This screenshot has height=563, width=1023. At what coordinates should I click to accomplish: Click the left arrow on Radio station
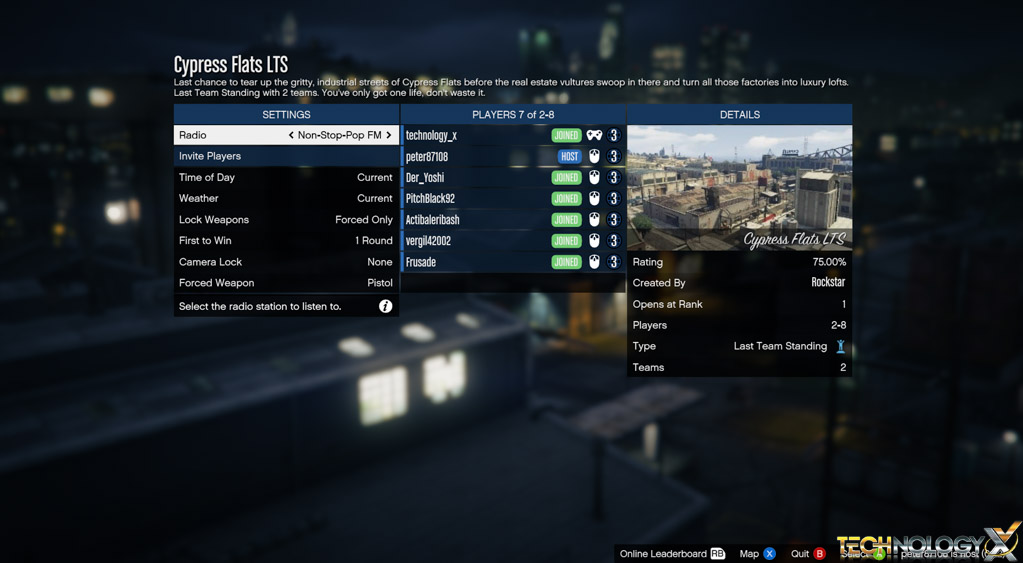point(291,135)
